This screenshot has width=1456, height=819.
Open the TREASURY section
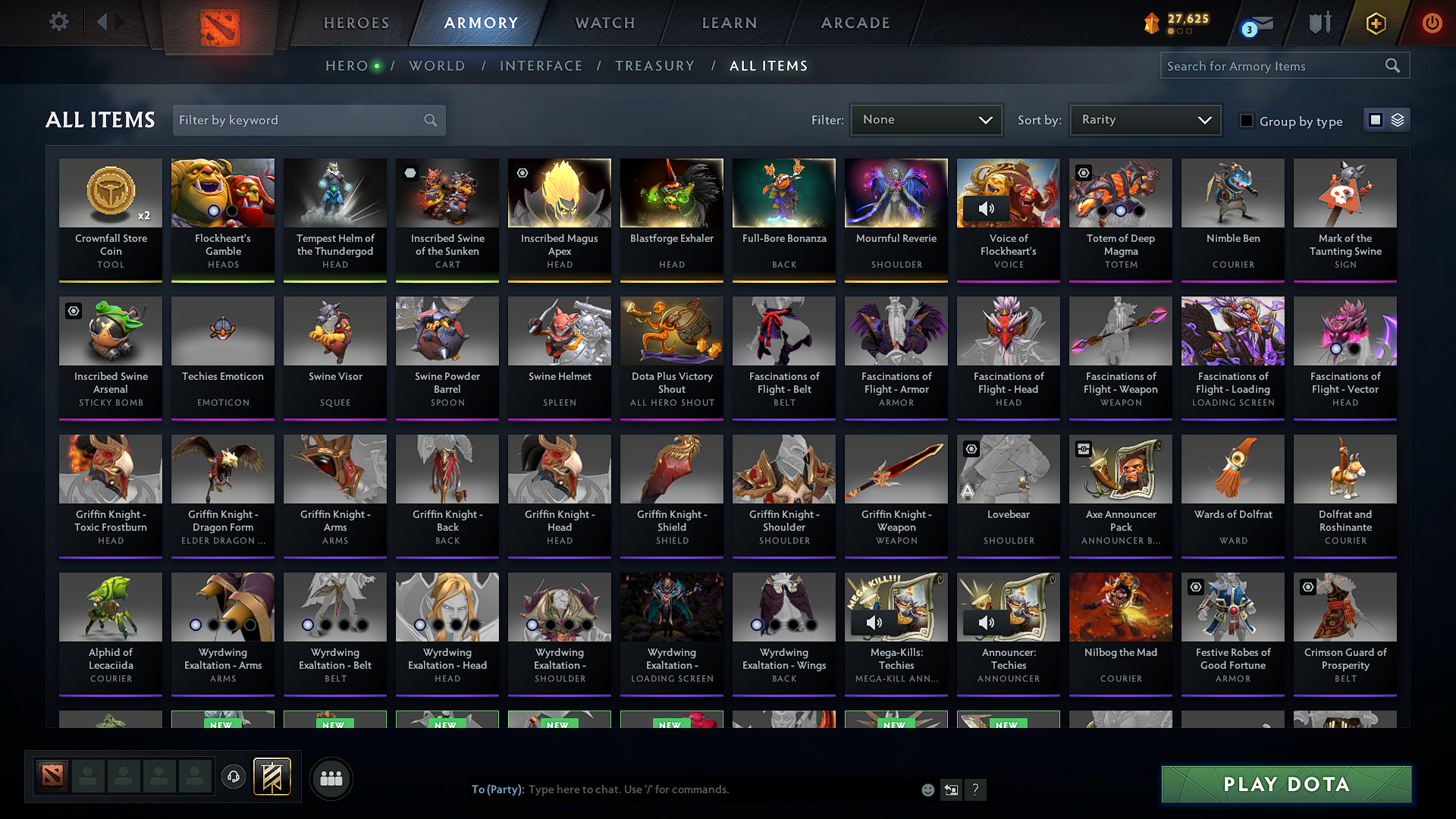click(x=655, y=66)
